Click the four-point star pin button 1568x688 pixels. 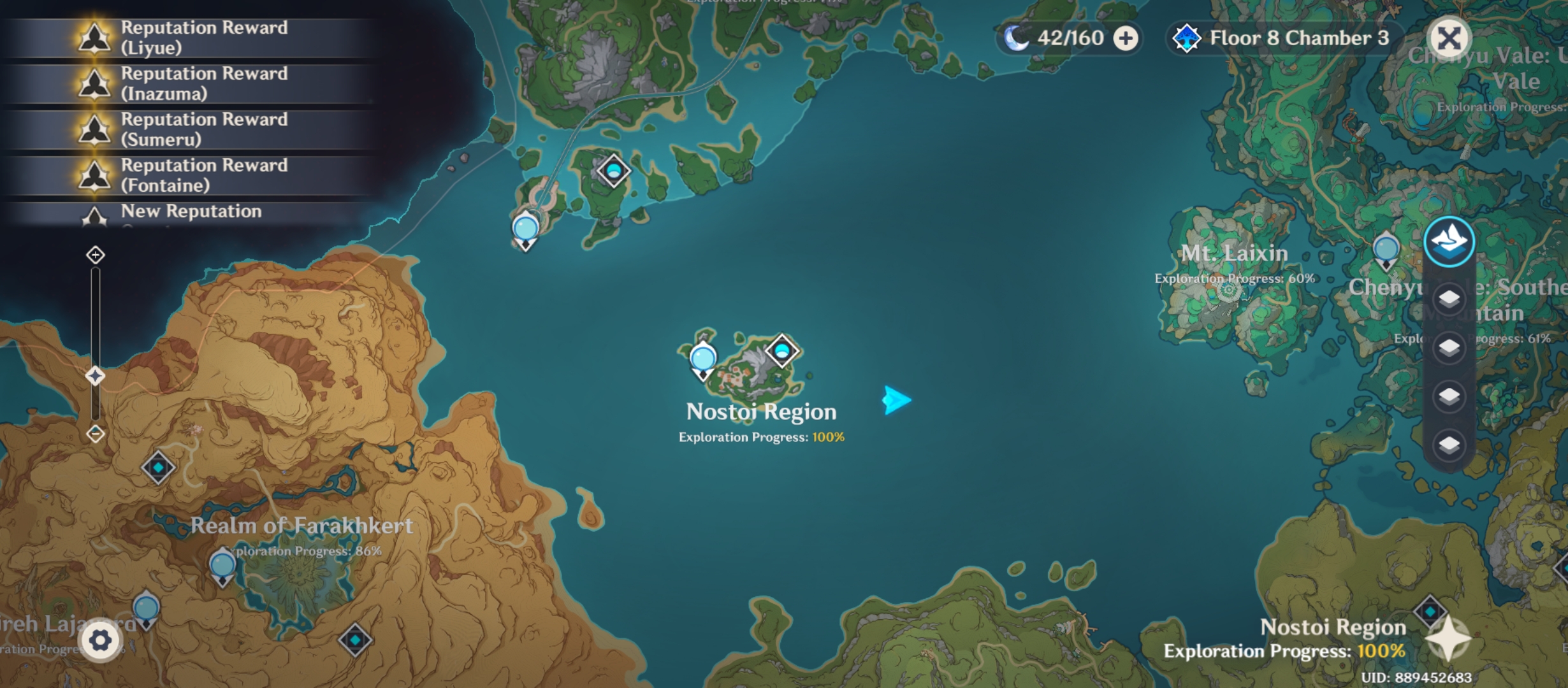coord(1448,638)
